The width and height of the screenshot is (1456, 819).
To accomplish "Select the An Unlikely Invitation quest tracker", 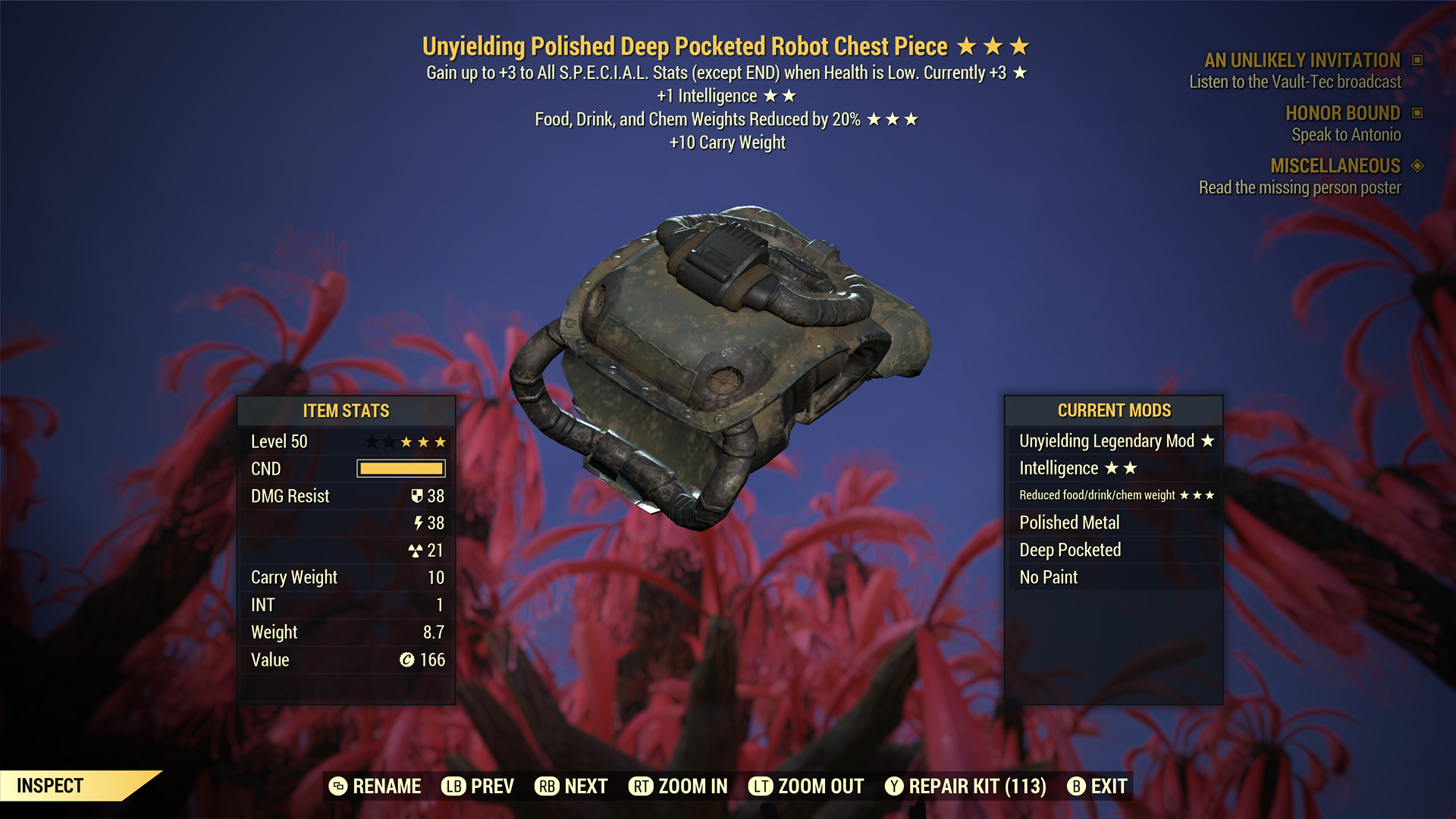I will (1302, 61).
